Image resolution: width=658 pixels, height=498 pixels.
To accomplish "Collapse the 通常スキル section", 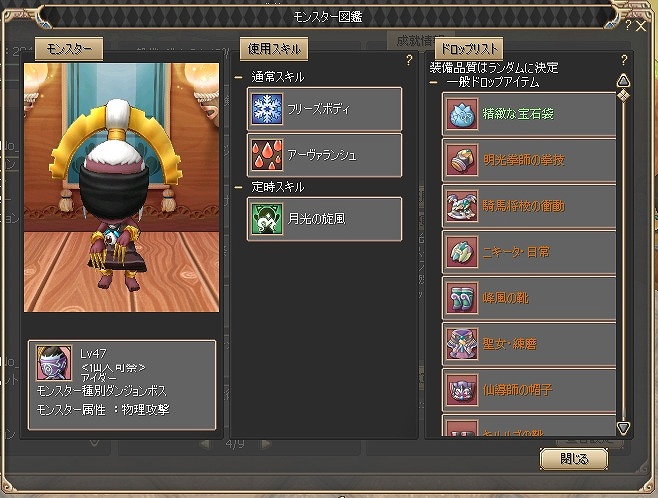I will click(239, 77).
